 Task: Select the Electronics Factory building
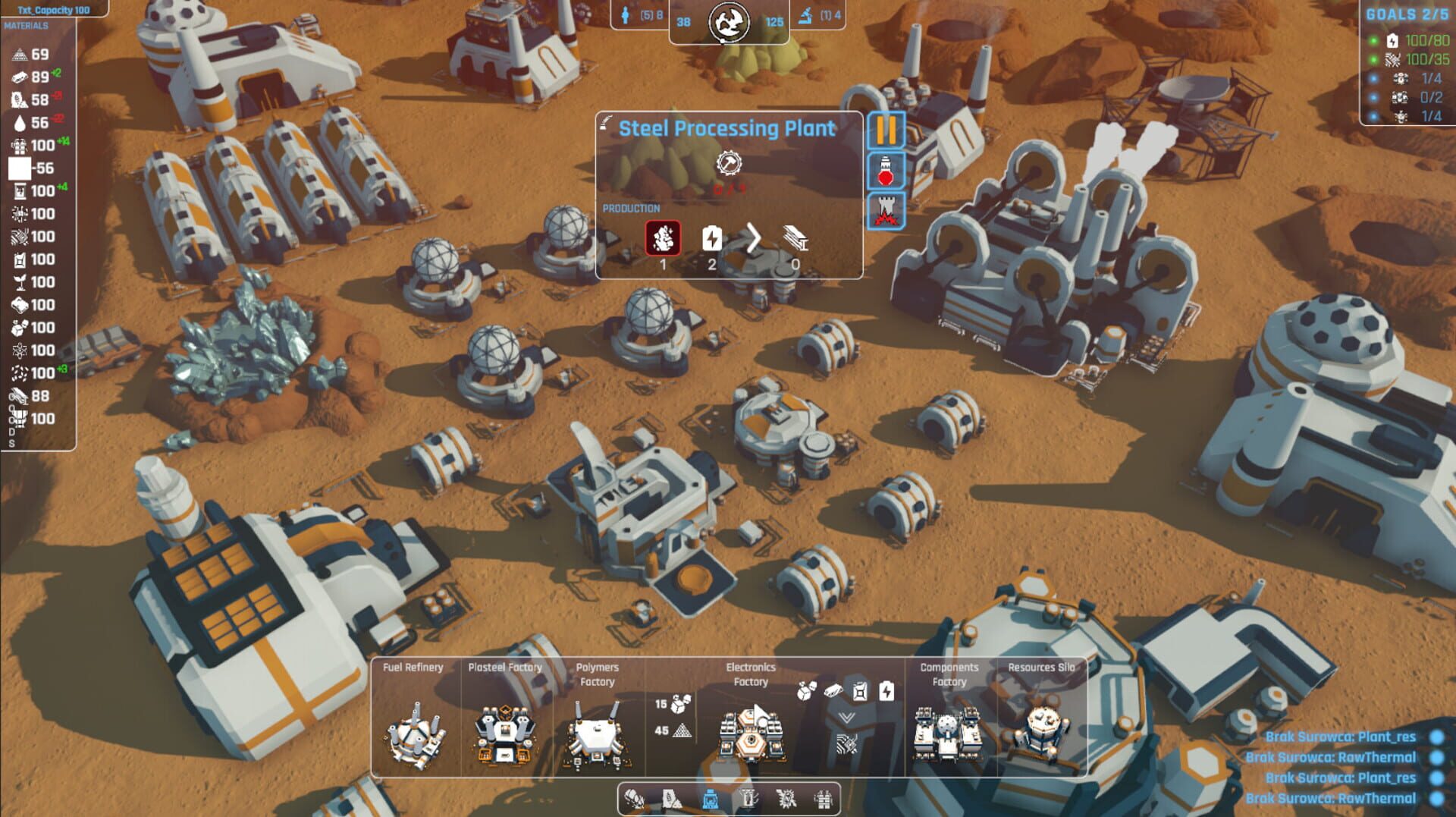[750, 733]
